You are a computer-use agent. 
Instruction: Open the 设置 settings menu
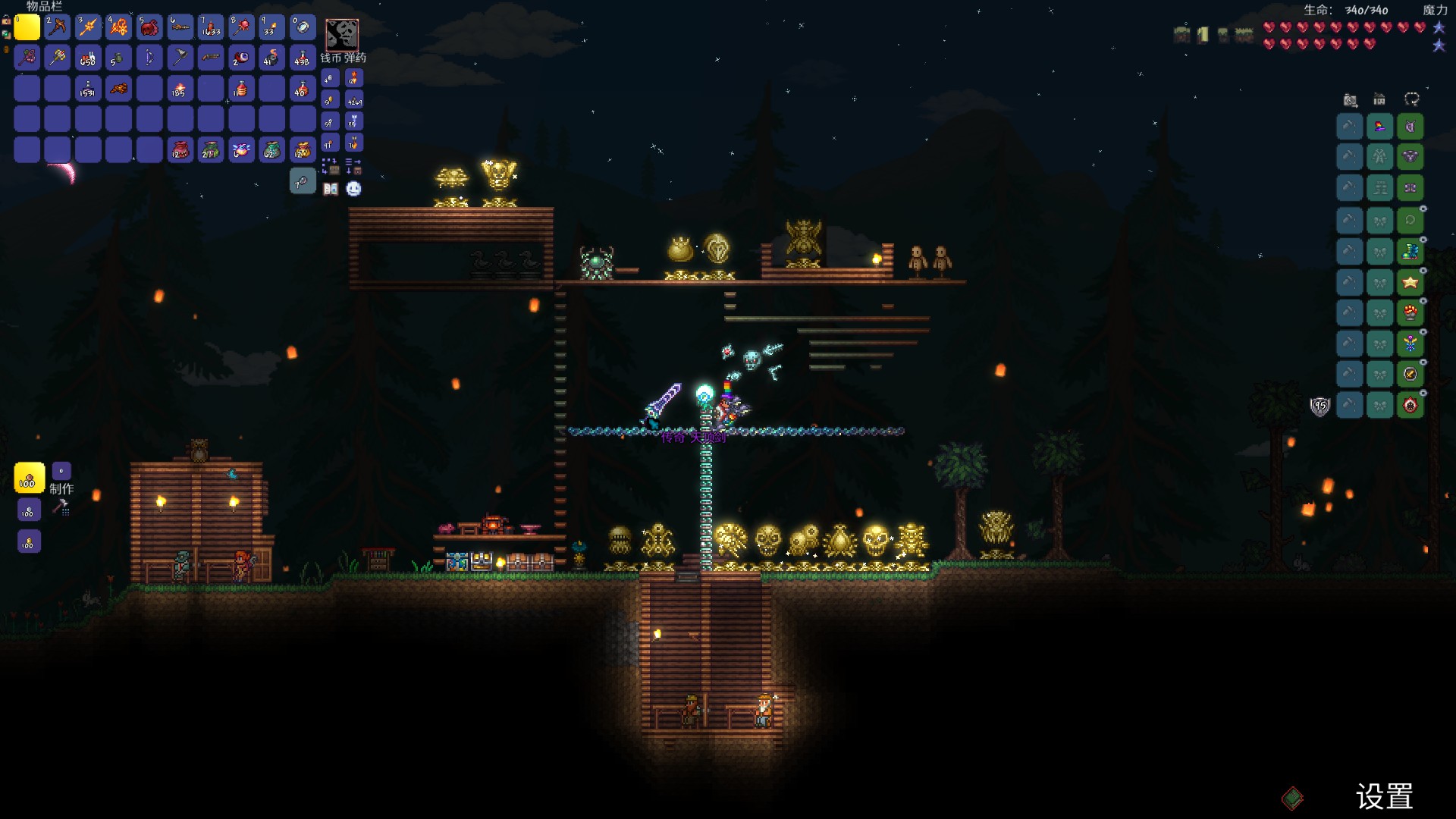tap(1384, 797)
